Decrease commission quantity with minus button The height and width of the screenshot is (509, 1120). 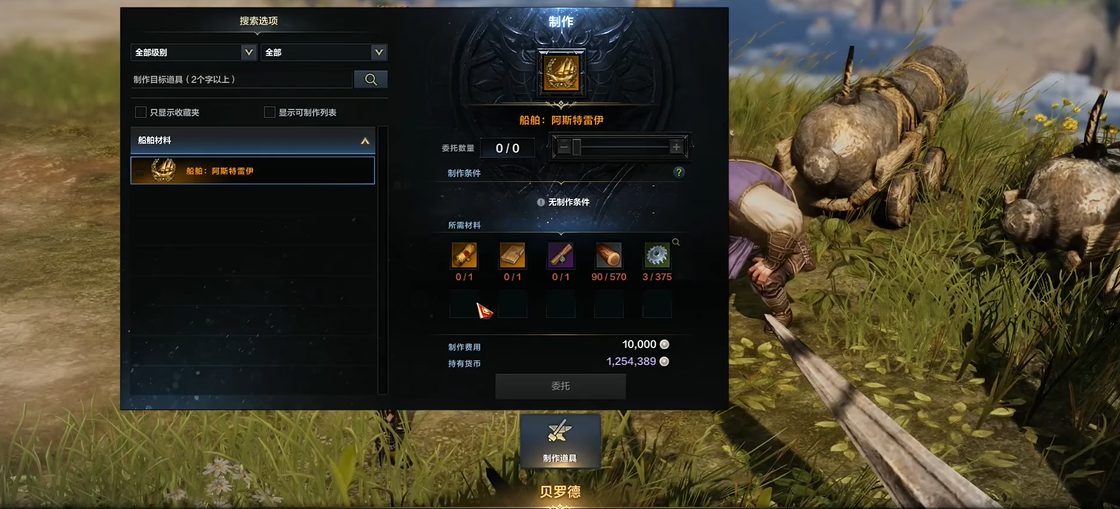564,147
